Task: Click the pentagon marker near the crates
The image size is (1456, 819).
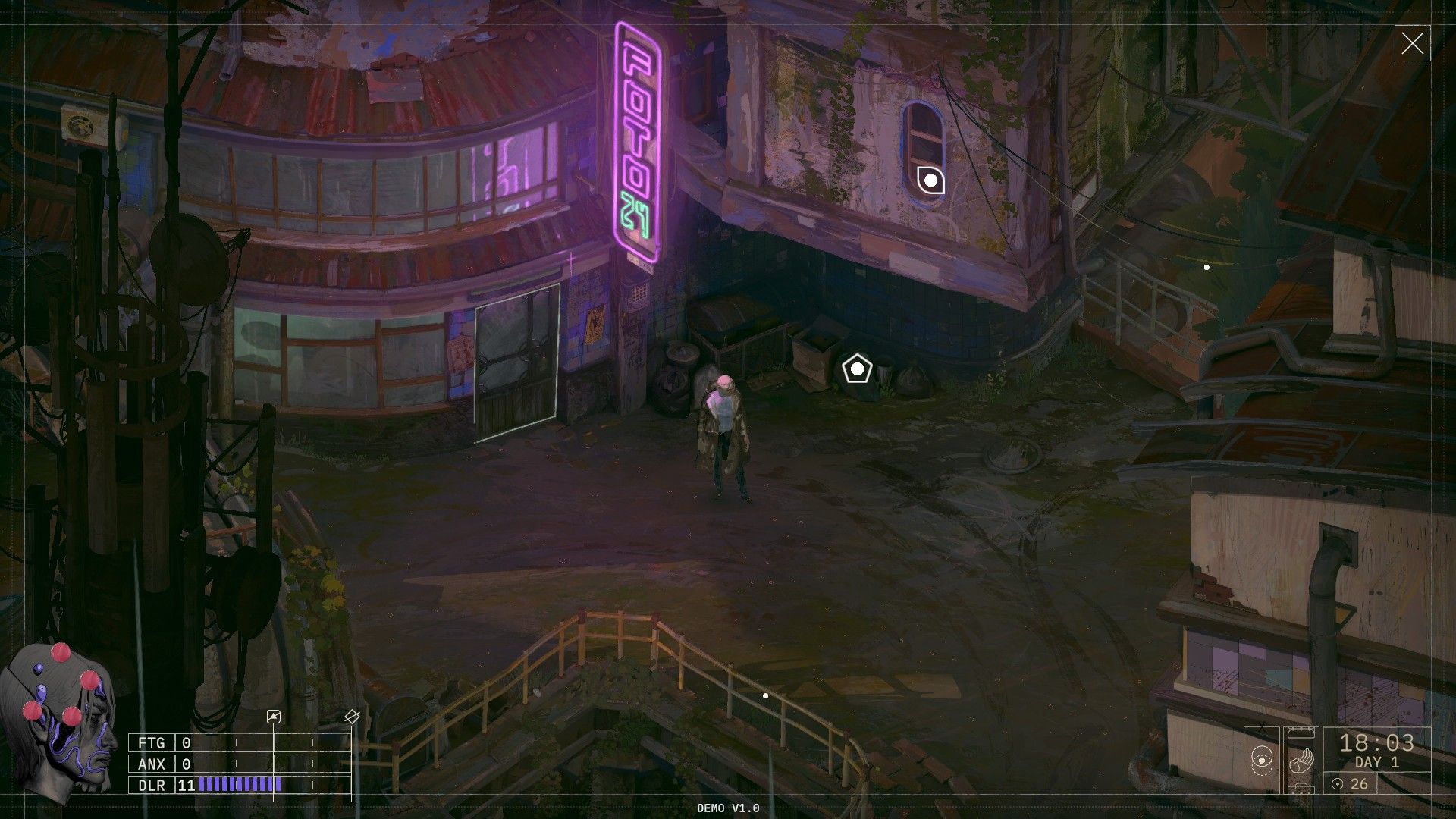Action: [858, 369]
